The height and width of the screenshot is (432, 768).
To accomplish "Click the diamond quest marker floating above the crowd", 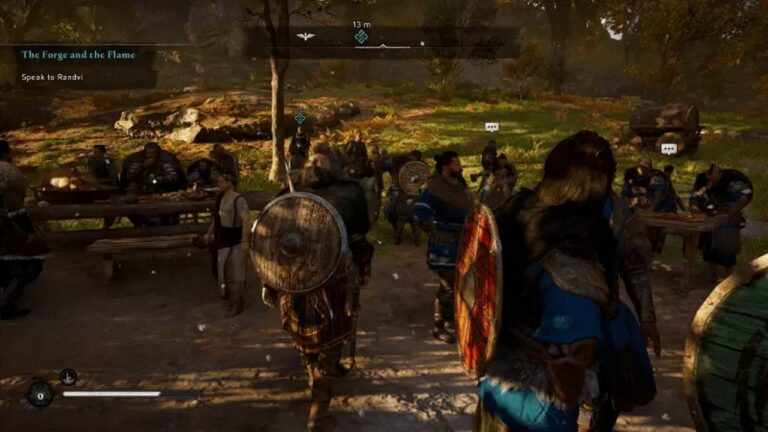I will click(x=299, y=118).
